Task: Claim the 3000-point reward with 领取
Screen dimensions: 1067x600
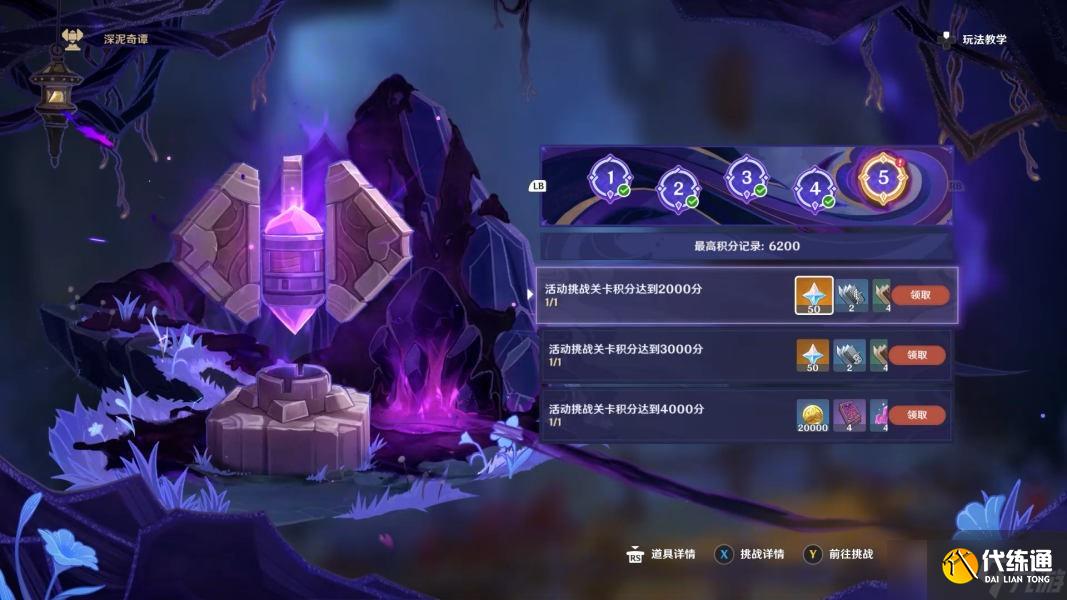Action: point(917,355)
